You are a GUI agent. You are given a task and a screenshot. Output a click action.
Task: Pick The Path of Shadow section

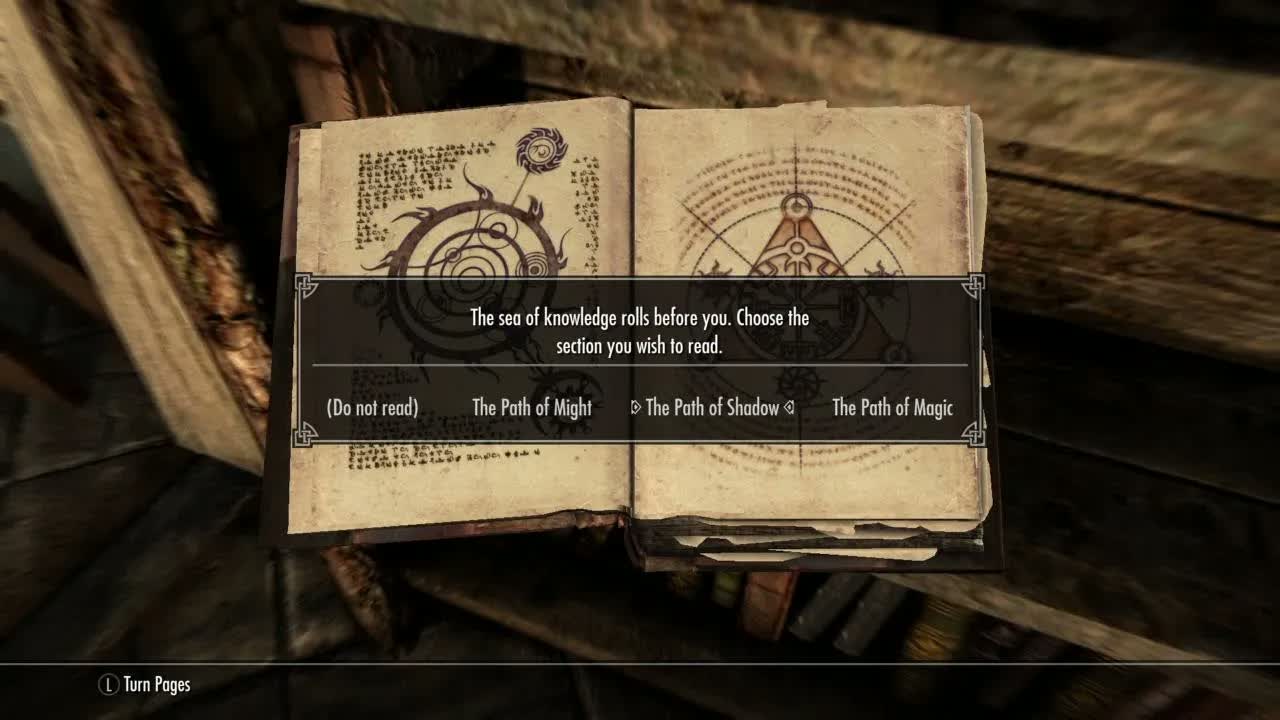(712, 408)
